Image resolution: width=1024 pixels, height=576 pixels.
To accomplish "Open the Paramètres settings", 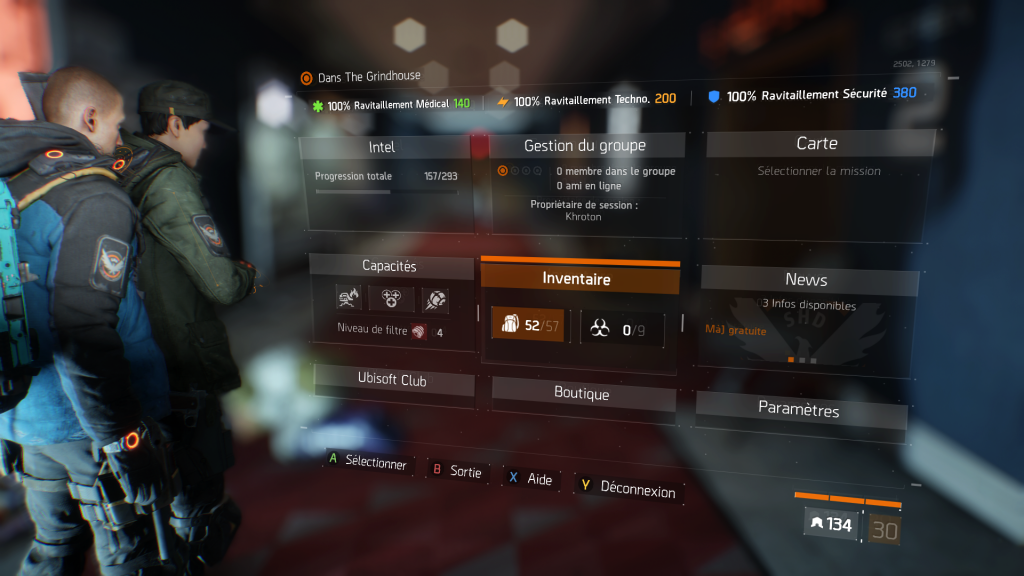I will pyautogui.click(x=799, y=409).
